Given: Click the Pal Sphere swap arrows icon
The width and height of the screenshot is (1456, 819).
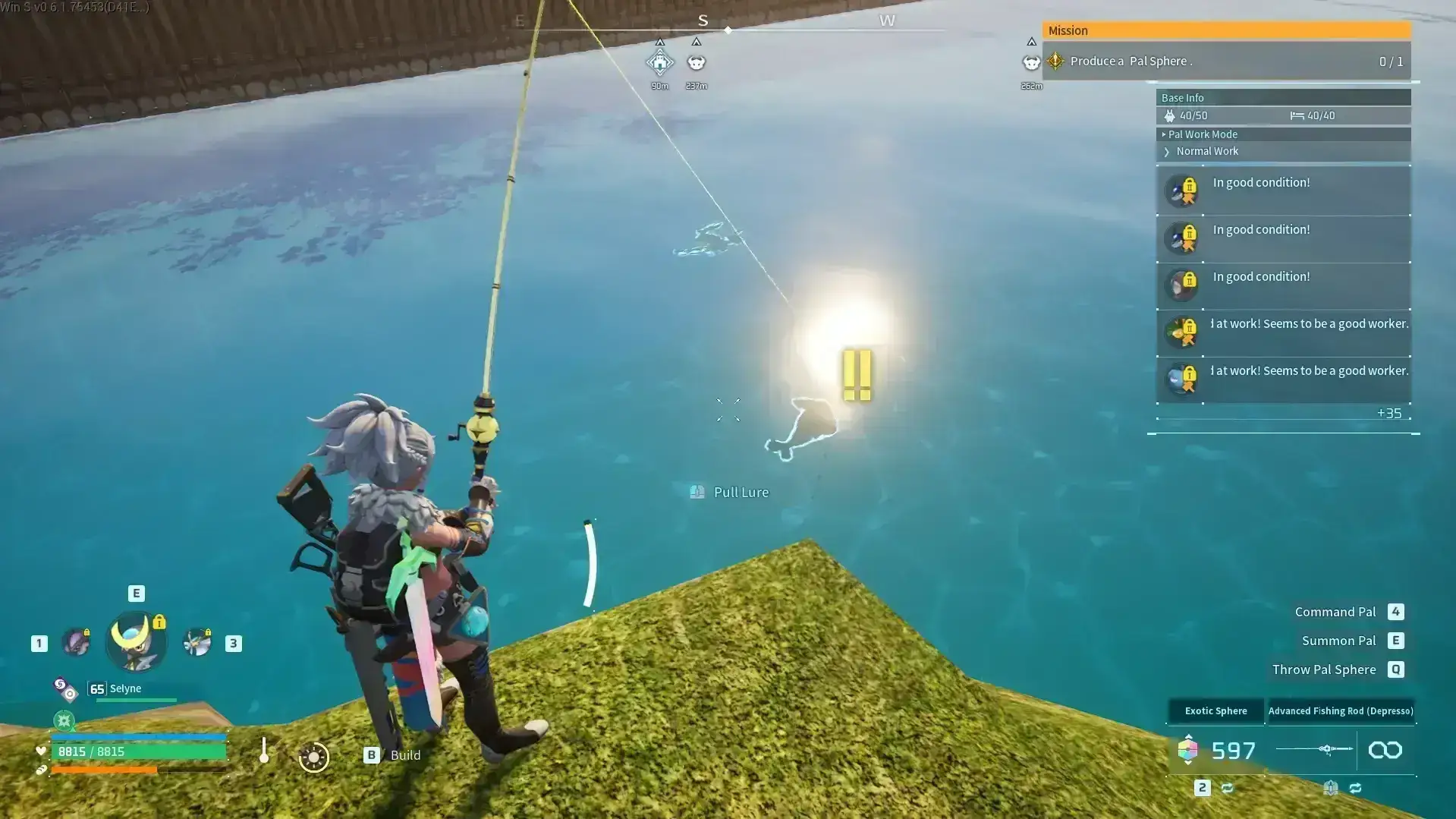Looking at the screenshot, I should (x=1227, y=789).
